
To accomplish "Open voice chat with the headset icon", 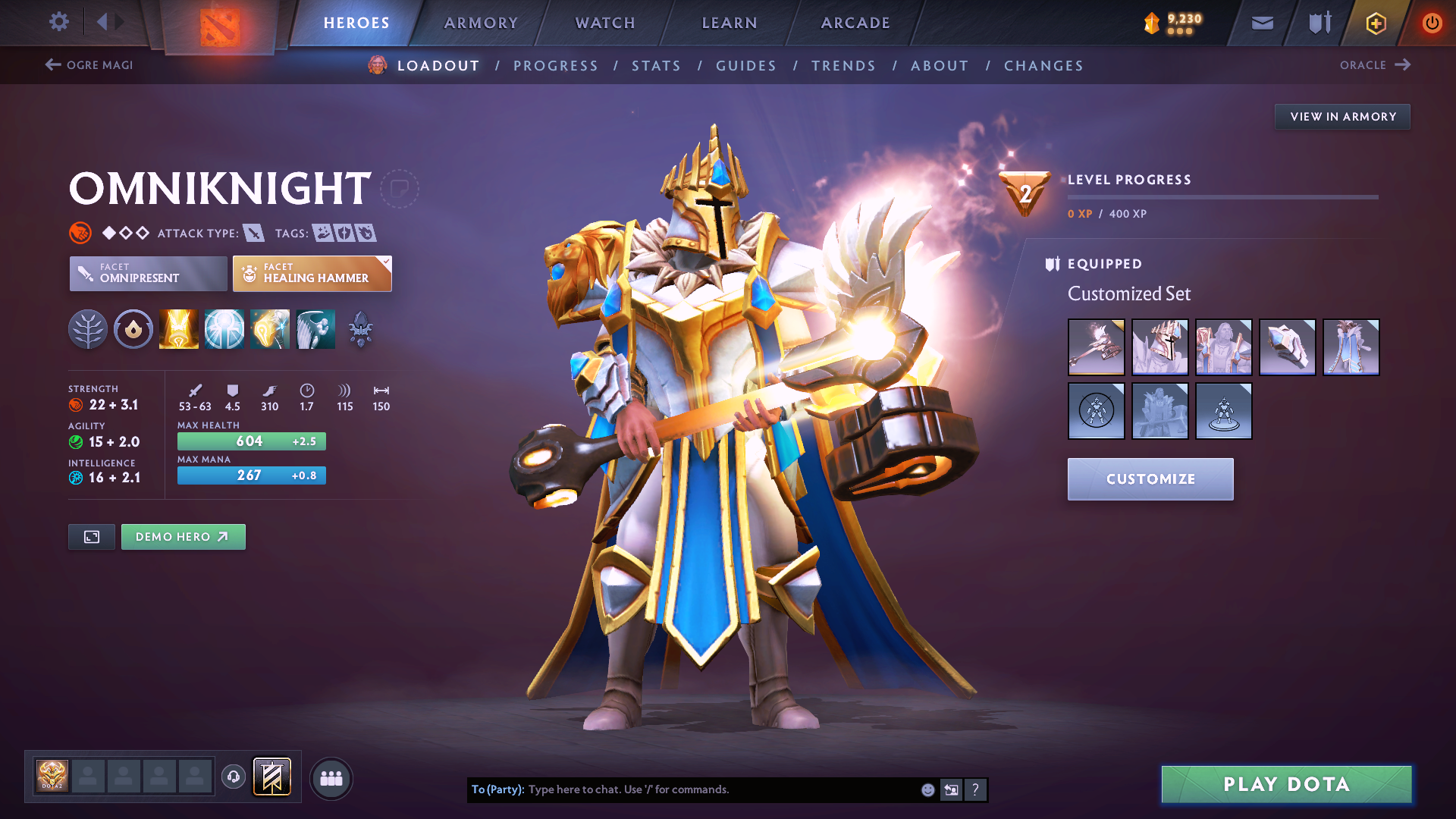I will click(x=234, y=777).
